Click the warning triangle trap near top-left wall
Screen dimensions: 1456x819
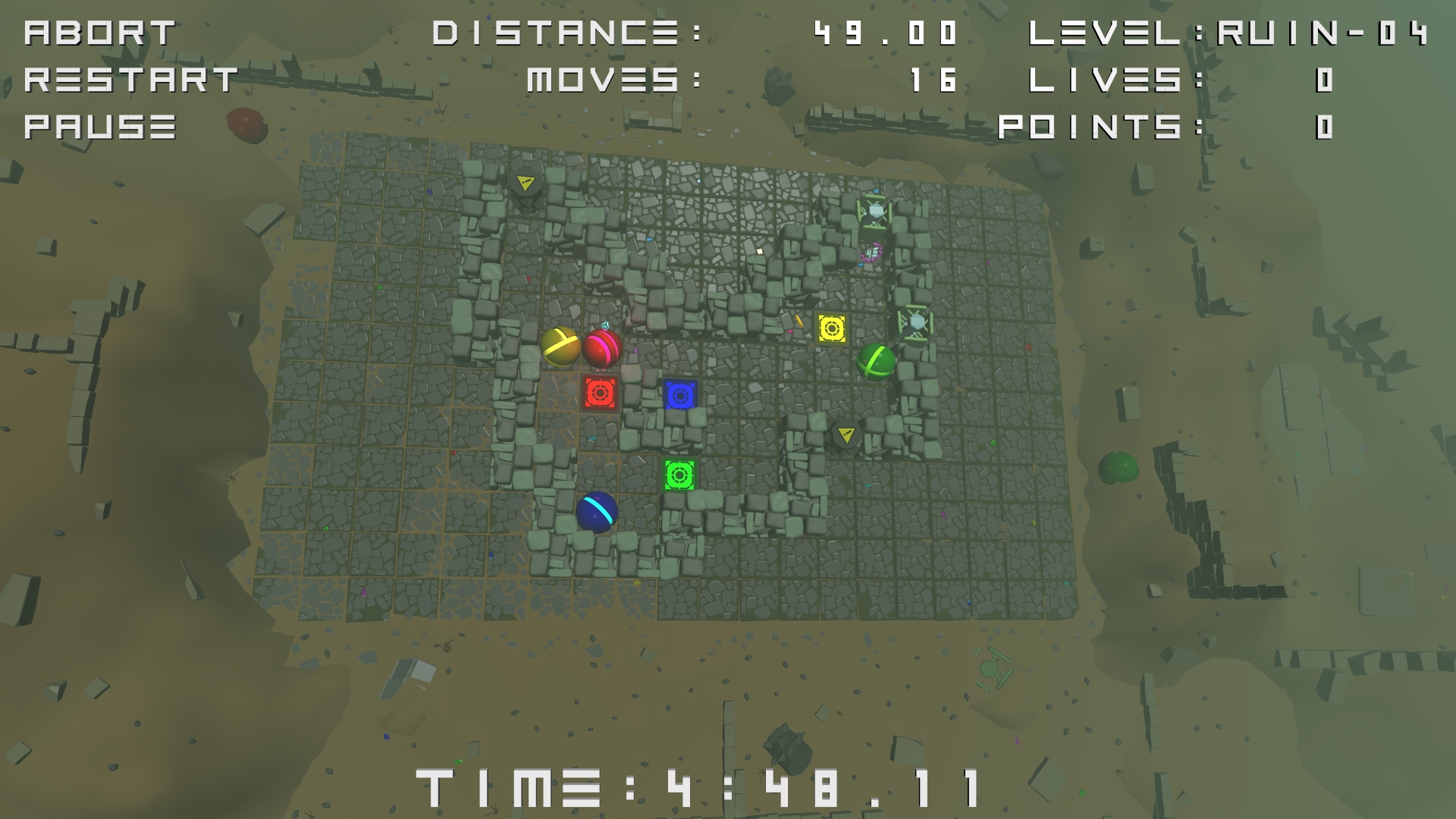pyautogui.click(x=526, y=182)
